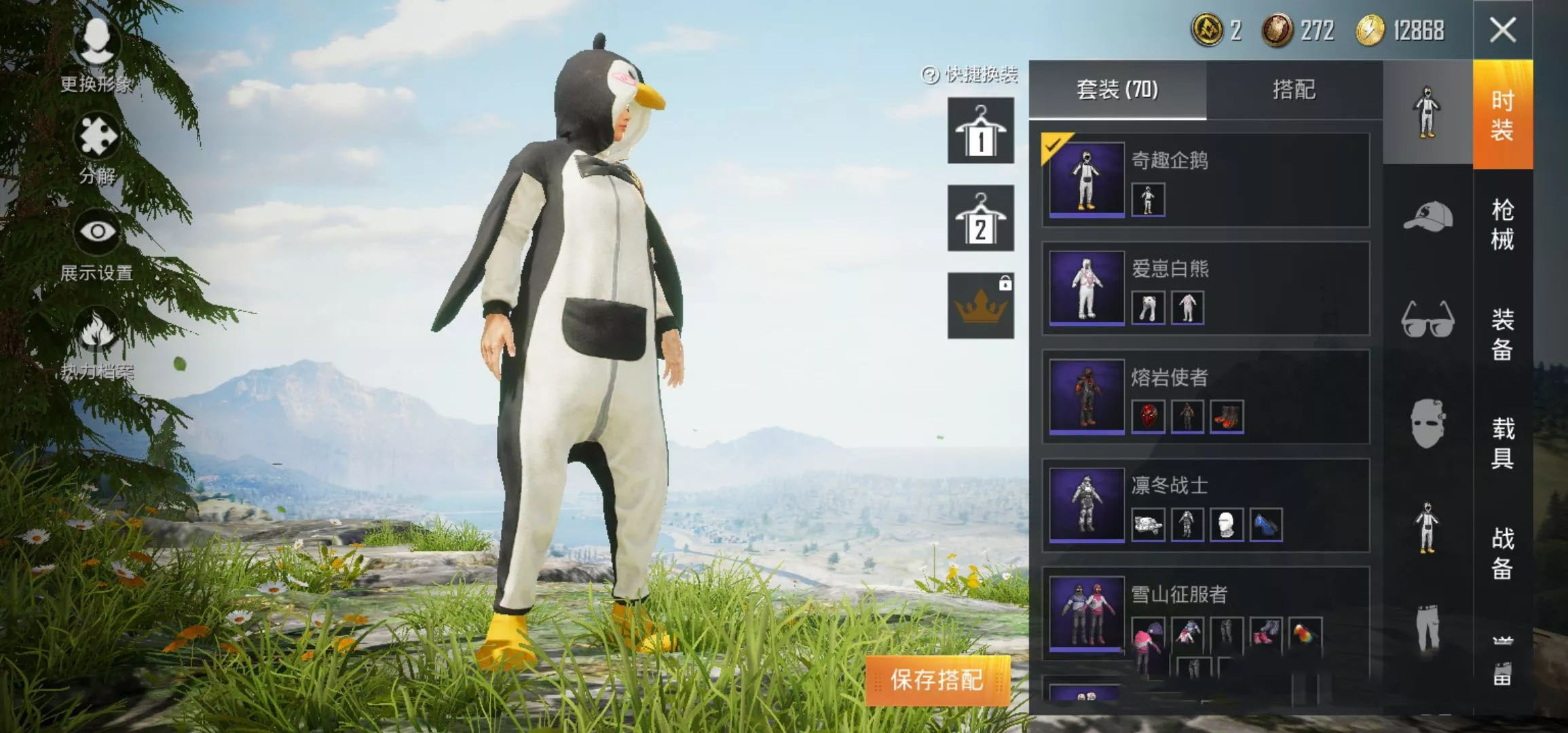
Task: Close the wardrobe screen with X
Action: (x=1502, y=31)
